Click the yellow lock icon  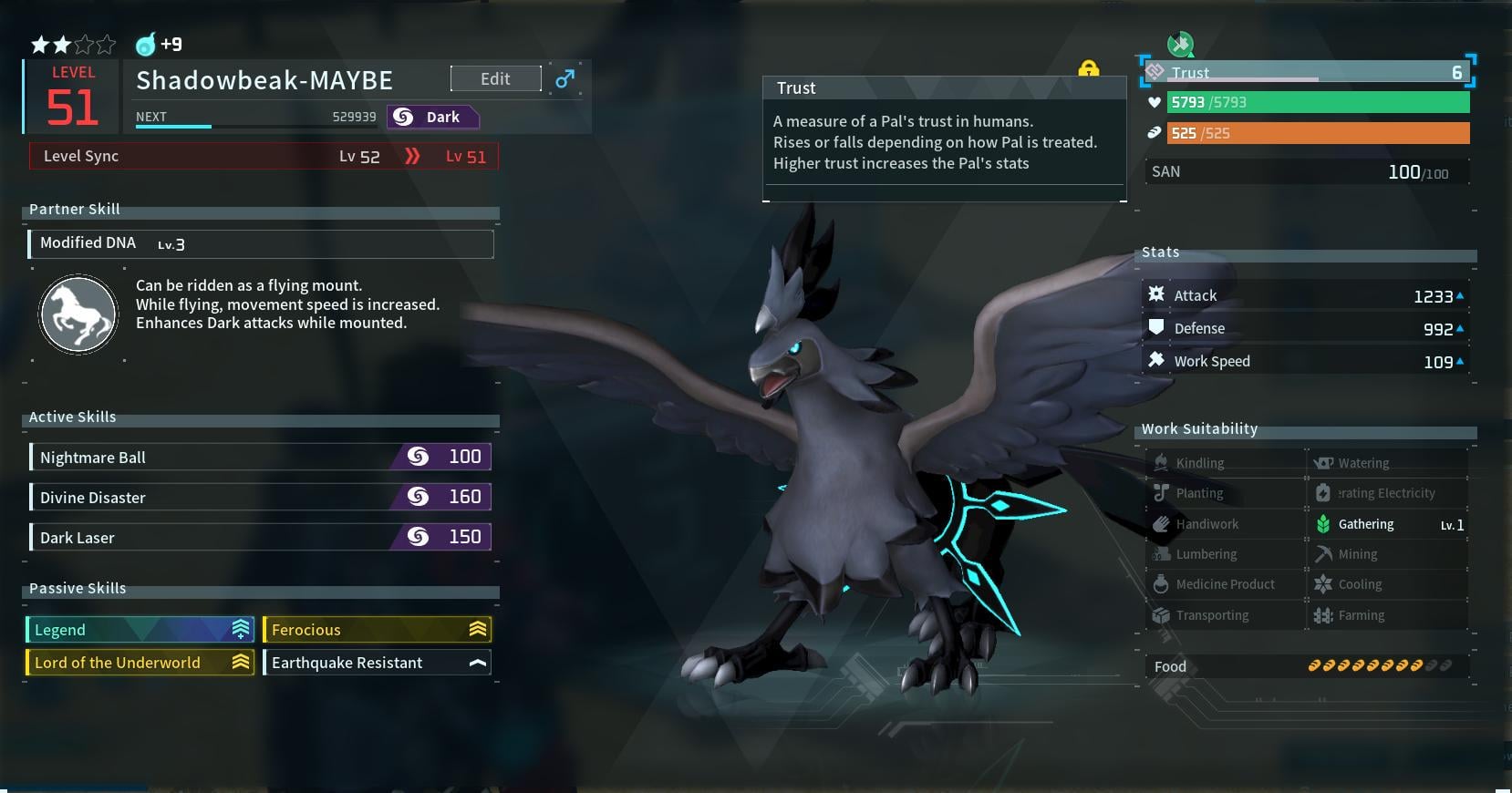point(1088,68)
